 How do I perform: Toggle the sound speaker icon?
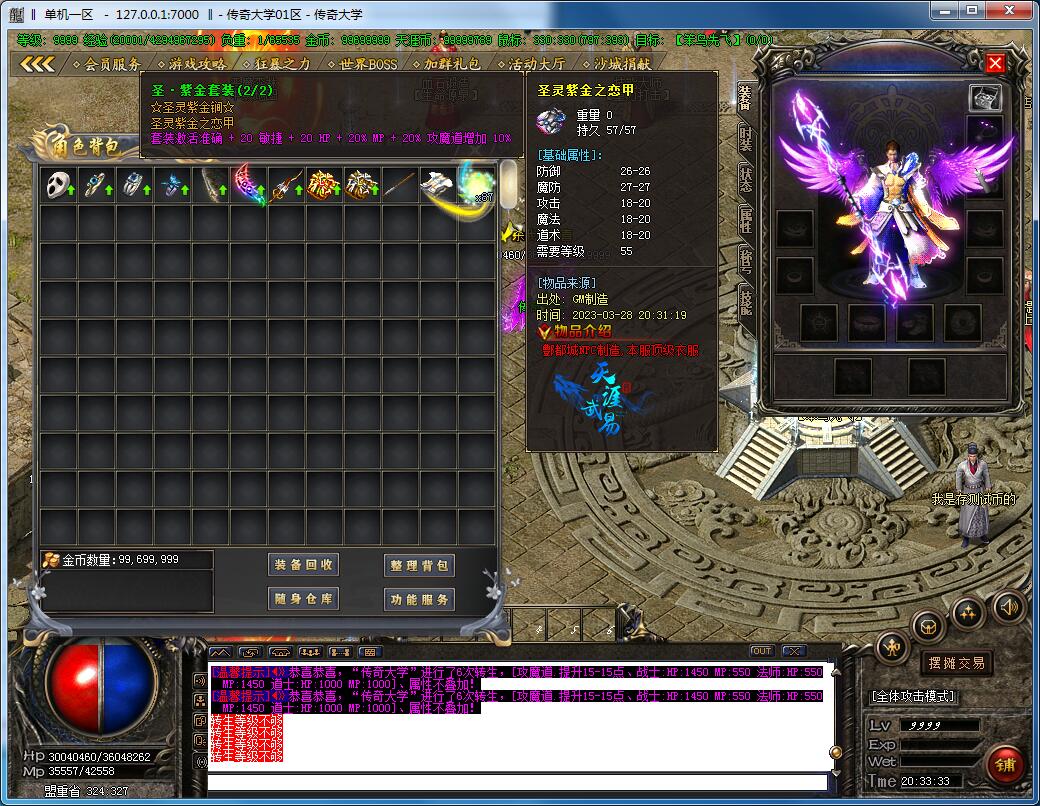pyautogui.click(x=1008, y=606)
